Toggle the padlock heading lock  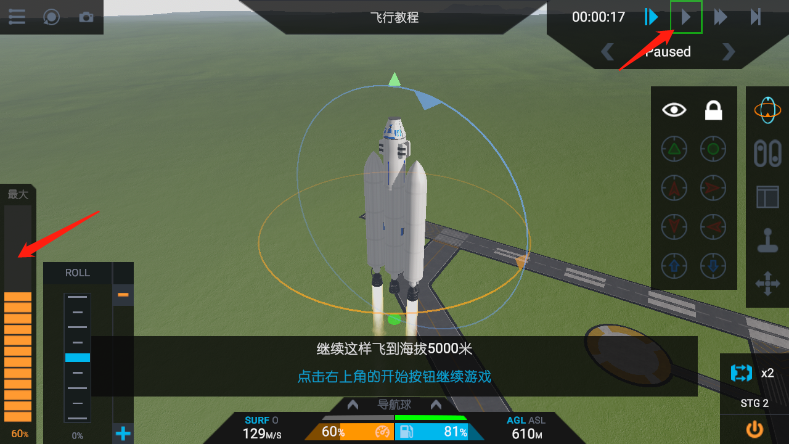point(713,110)
